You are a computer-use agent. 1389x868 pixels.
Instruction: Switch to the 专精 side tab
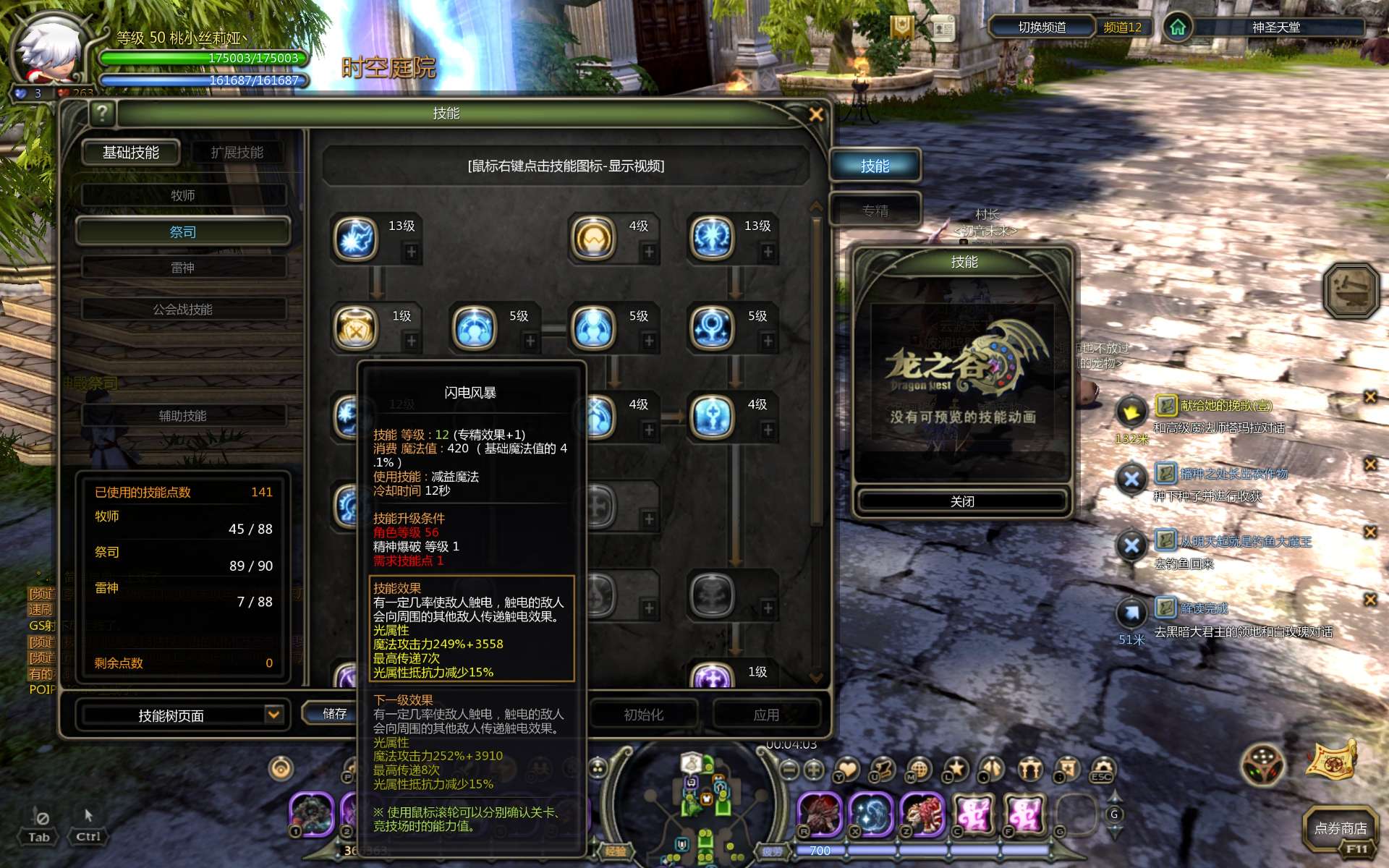point(875,210)
